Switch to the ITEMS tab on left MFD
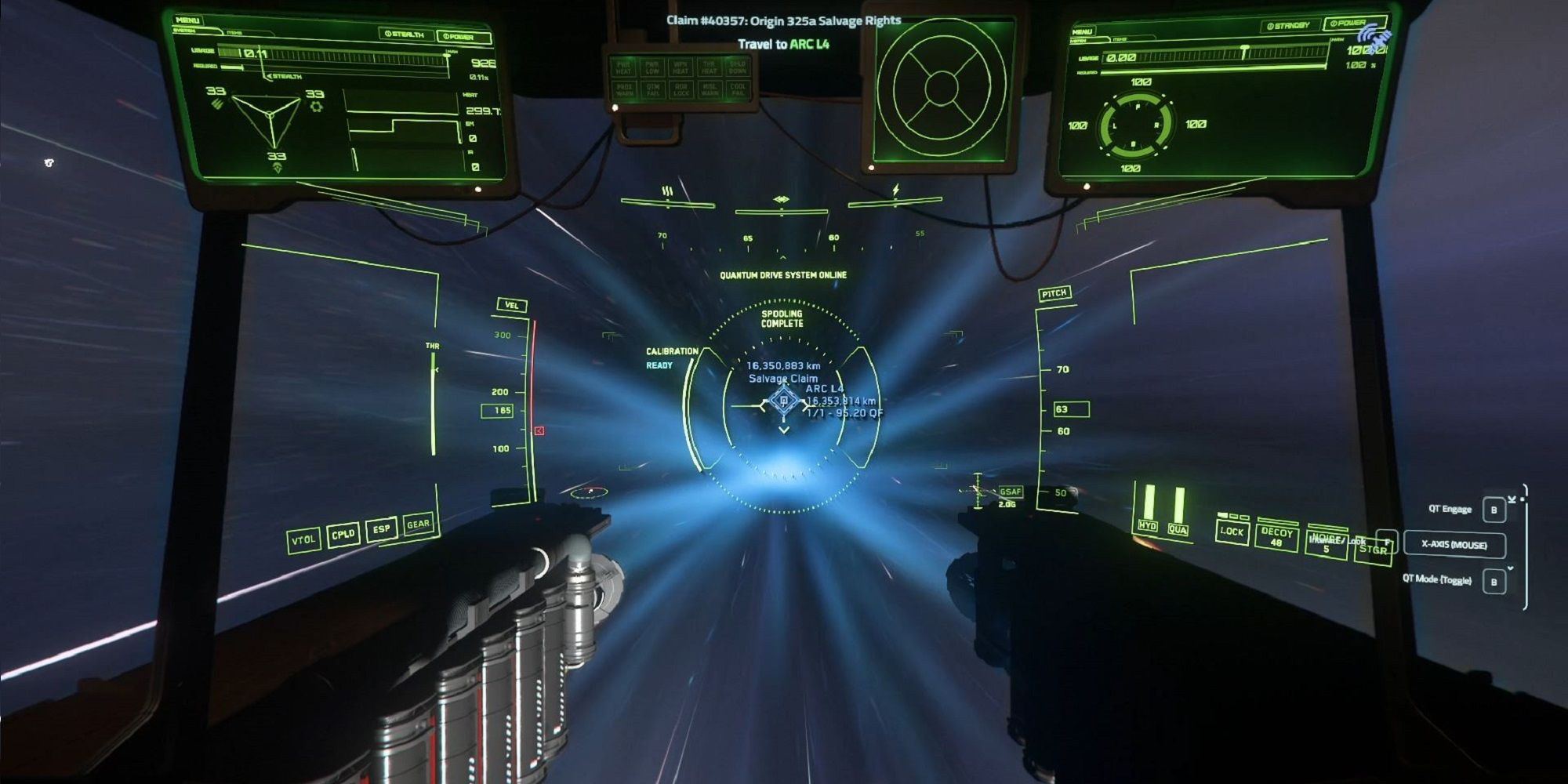 pyautogui.click(x=235, y=33)
